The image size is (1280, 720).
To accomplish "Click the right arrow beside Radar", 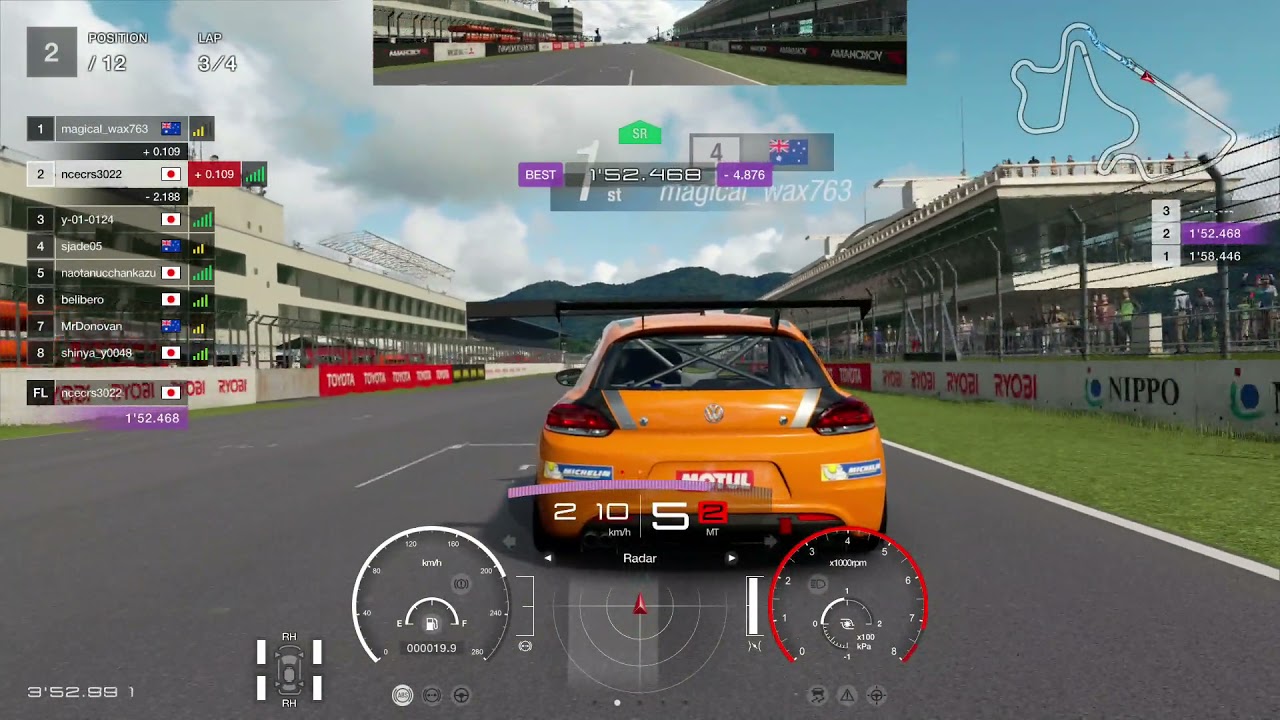I will (x=731, y=558).
